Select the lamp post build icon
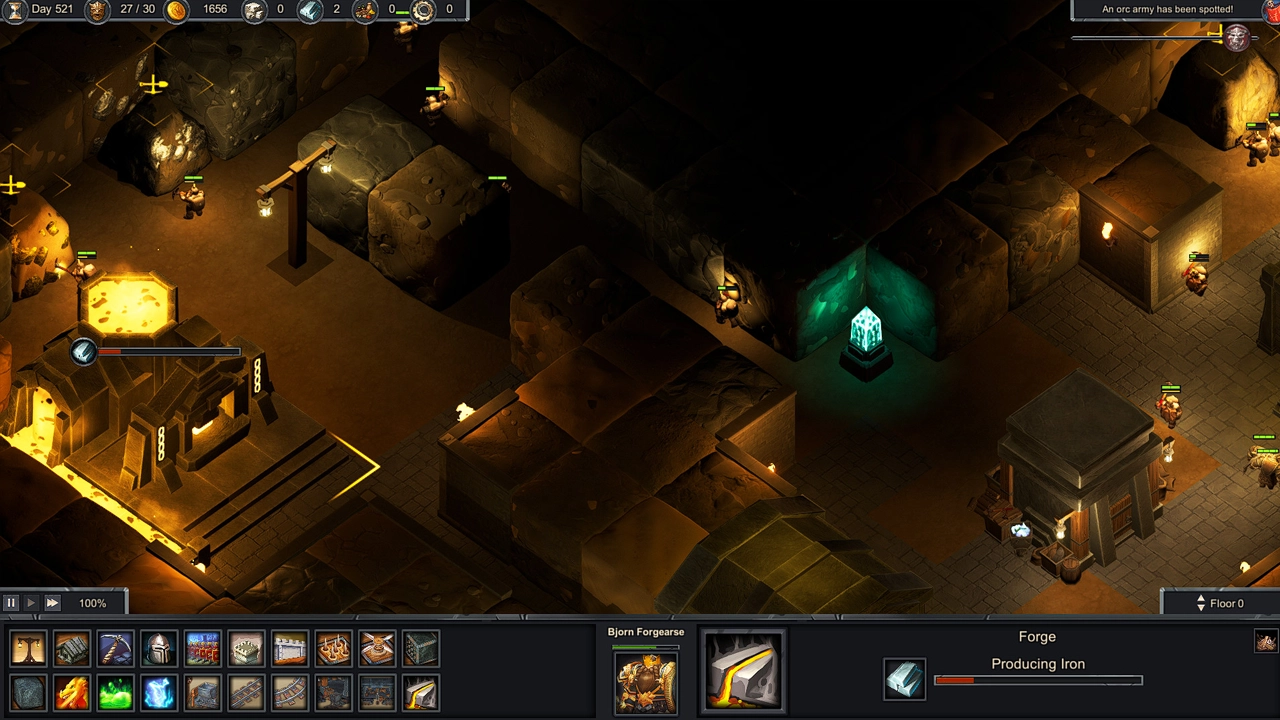This screenshot has width=1280, height=720. tap(28, 649)
